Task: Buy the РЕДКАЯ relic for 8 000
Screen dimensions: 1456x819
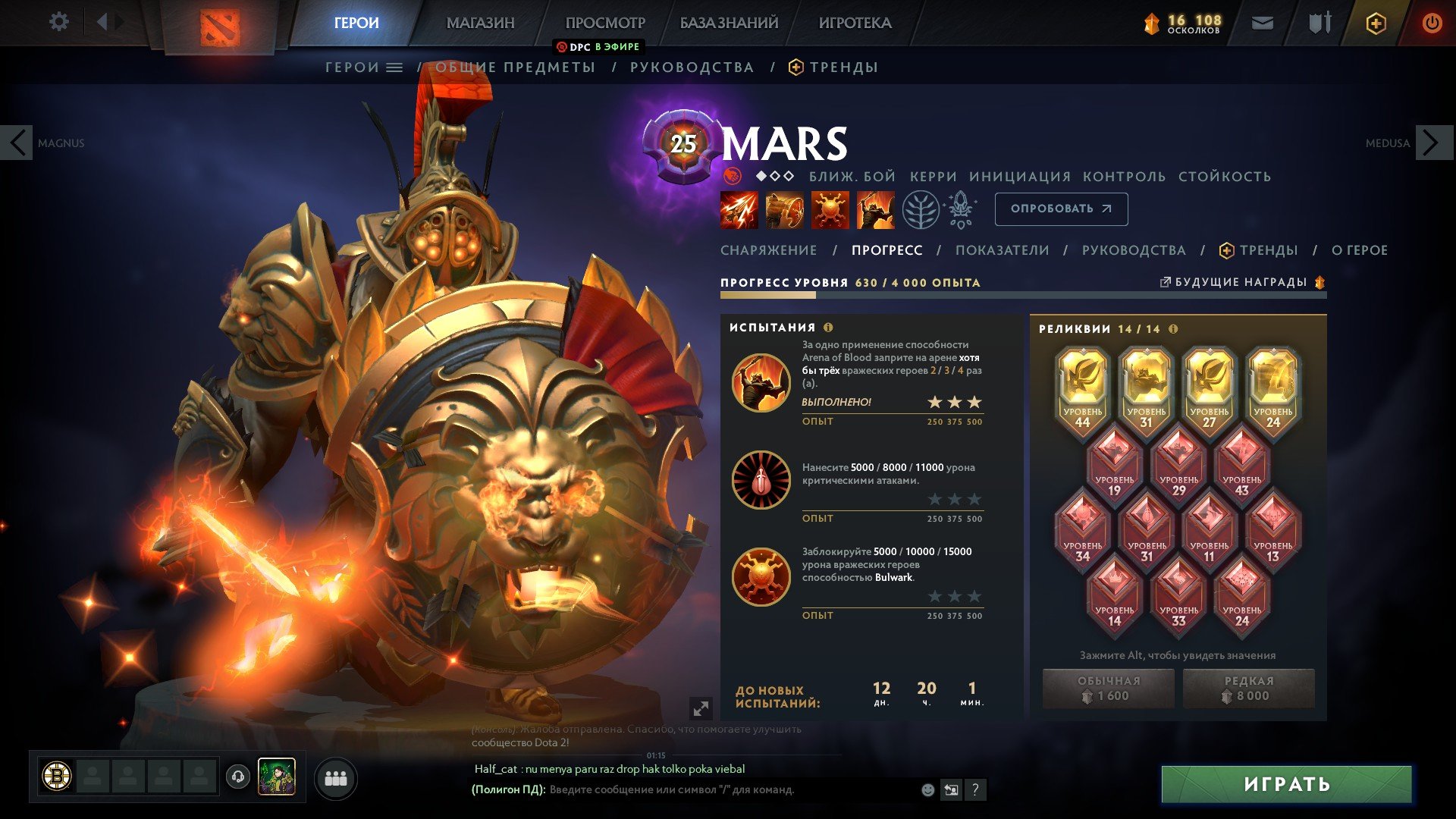Action: (1248, 689)
